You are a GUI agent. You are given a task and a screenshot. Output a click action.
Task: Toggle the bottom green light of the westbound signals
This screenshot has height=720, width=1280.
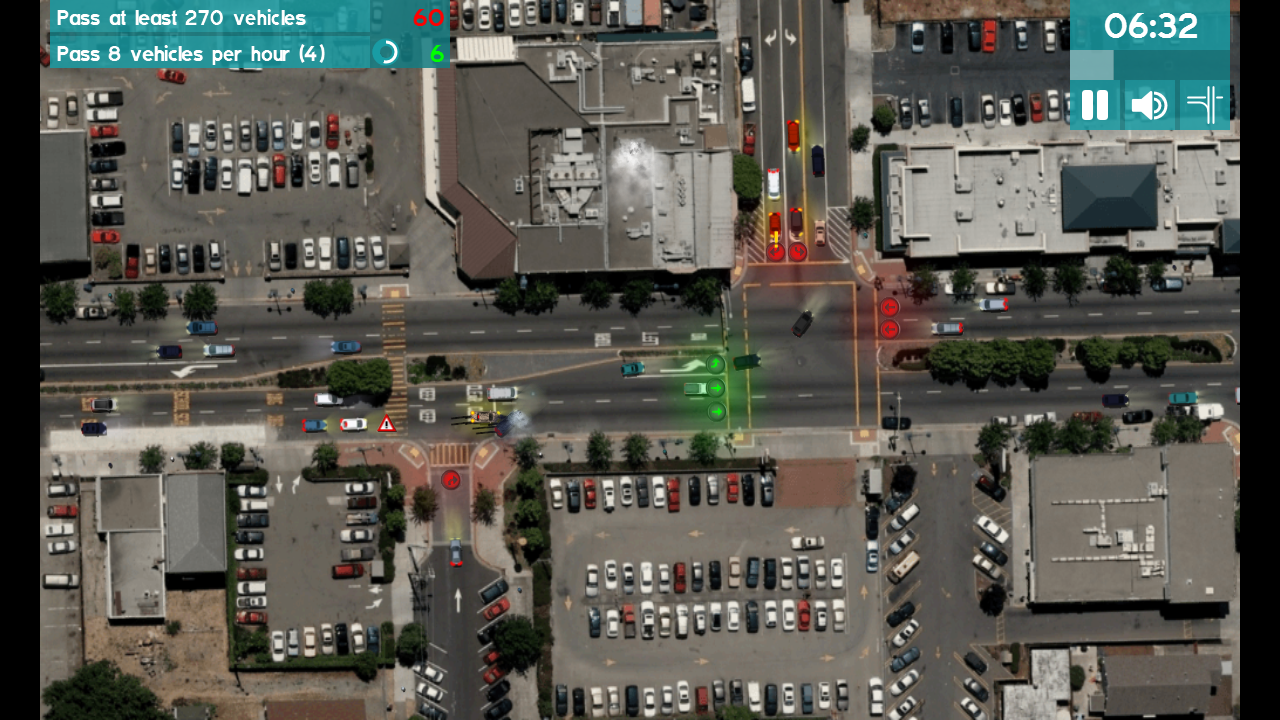point(716,411)
